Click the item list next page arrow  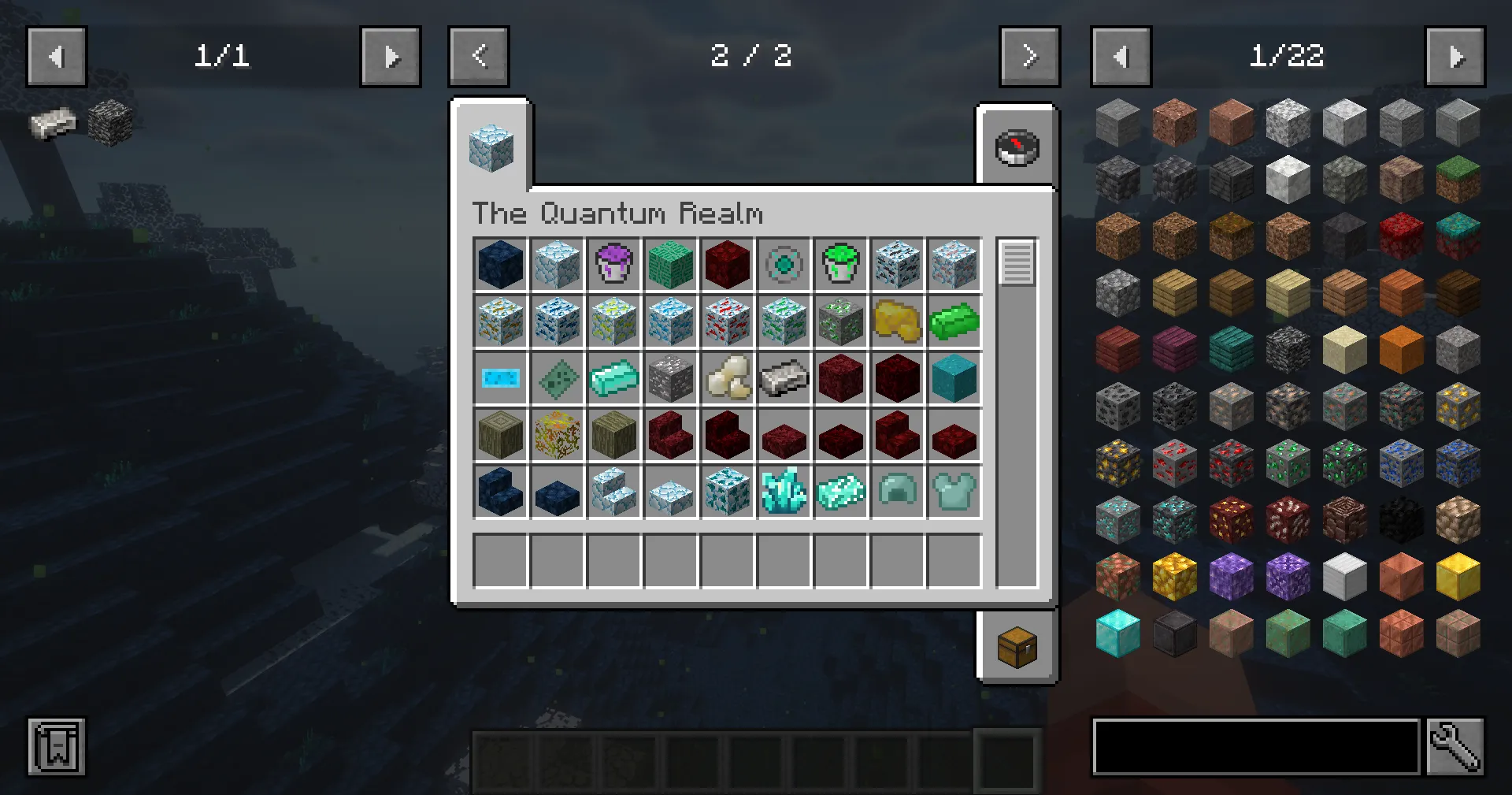tap(1455, 56)
